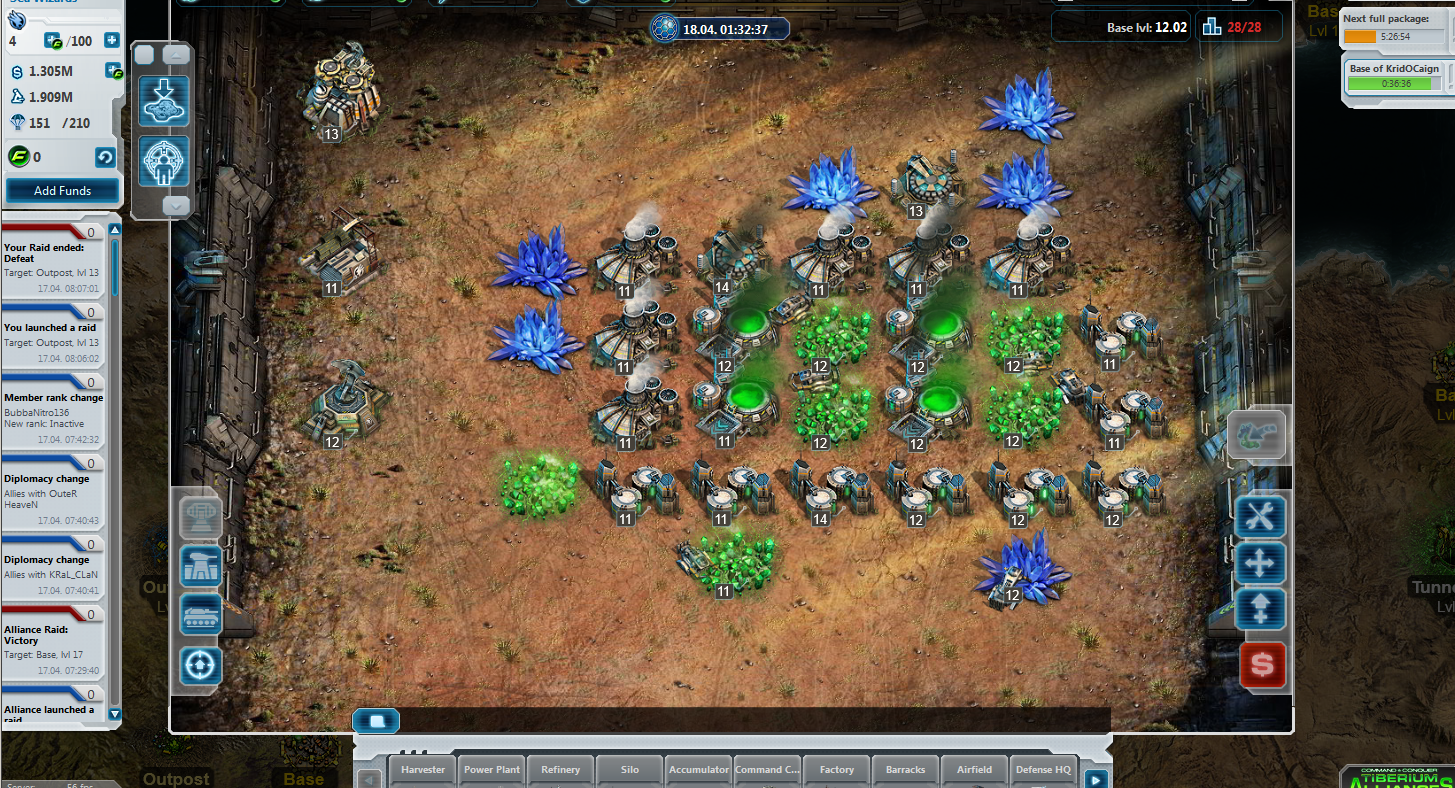
Task: Select the Factory build option
Action: 837,770
